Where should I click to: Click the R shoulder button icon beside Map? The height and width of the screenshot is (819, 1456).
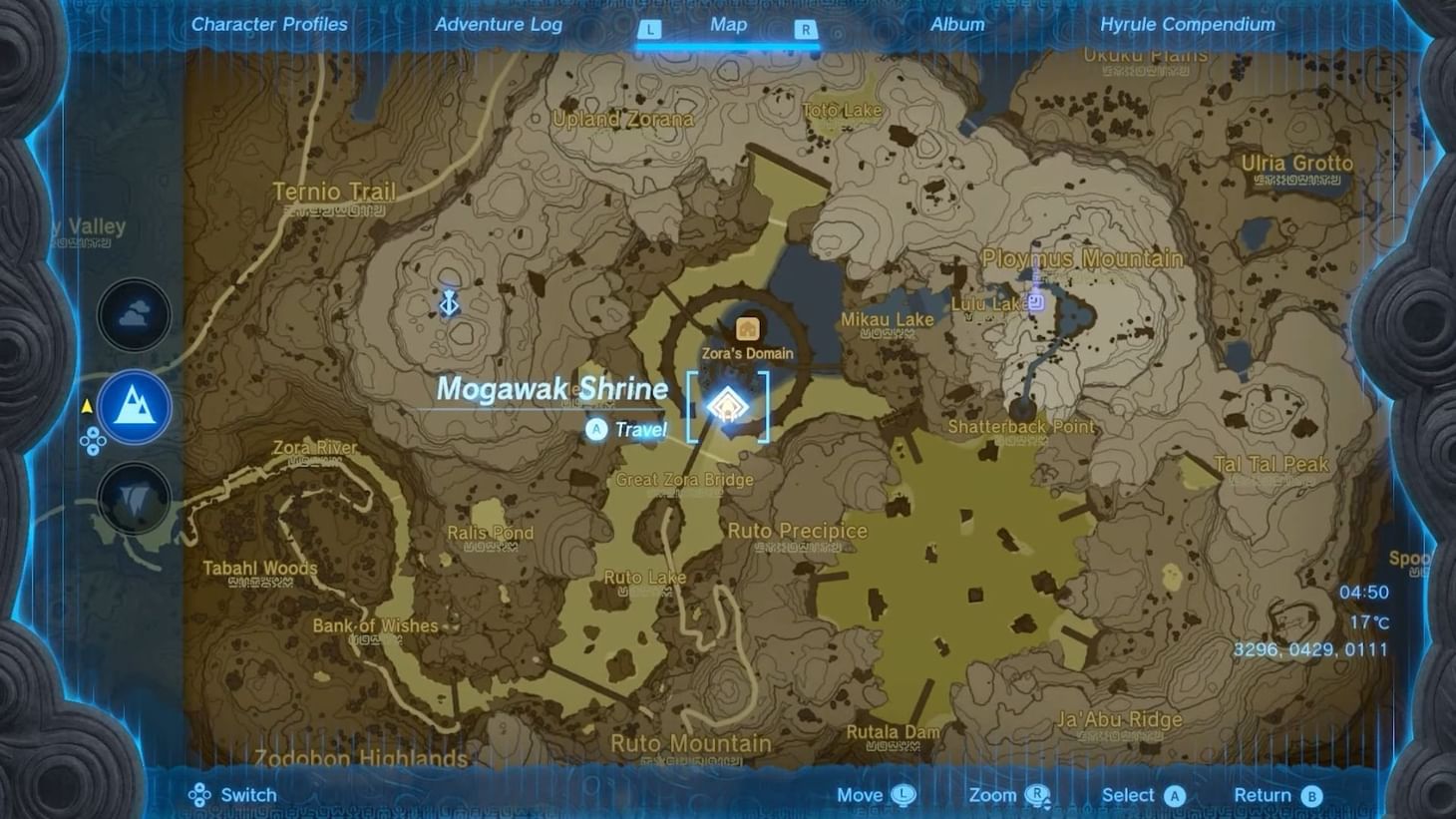806,30
